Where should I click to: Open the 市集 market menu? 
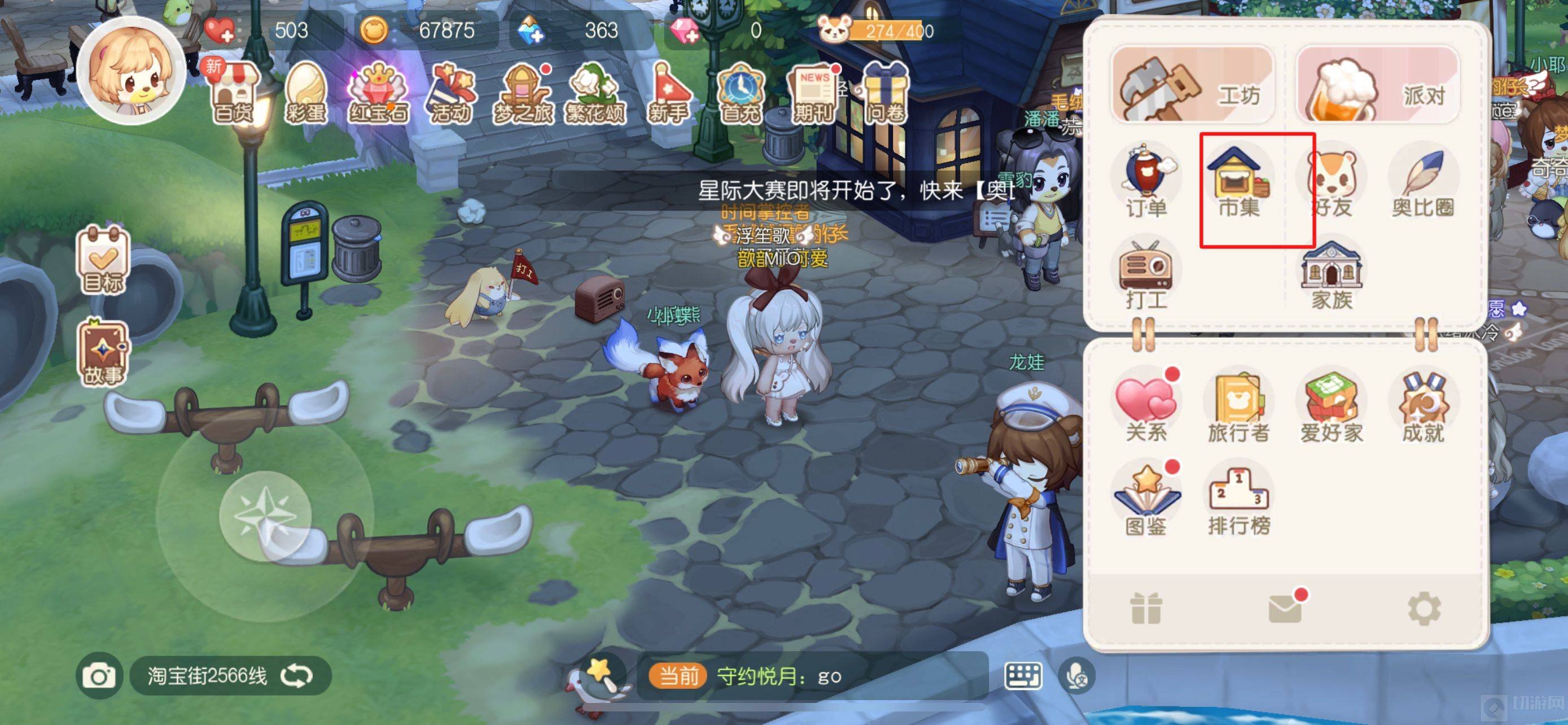click(x=1239, y=181)
